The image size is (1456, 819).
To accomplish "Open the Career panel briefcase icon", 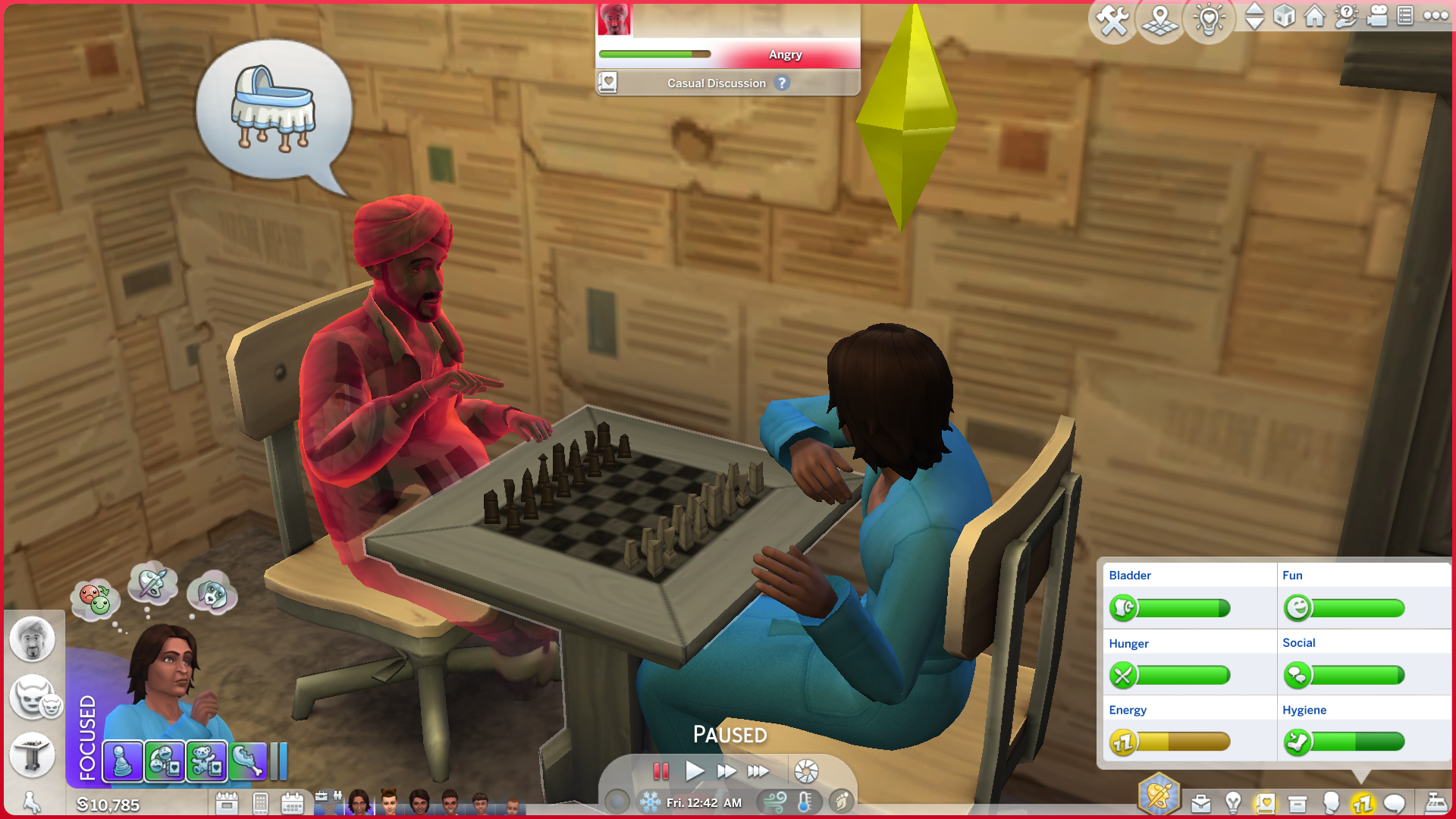I will point(1200,803).
